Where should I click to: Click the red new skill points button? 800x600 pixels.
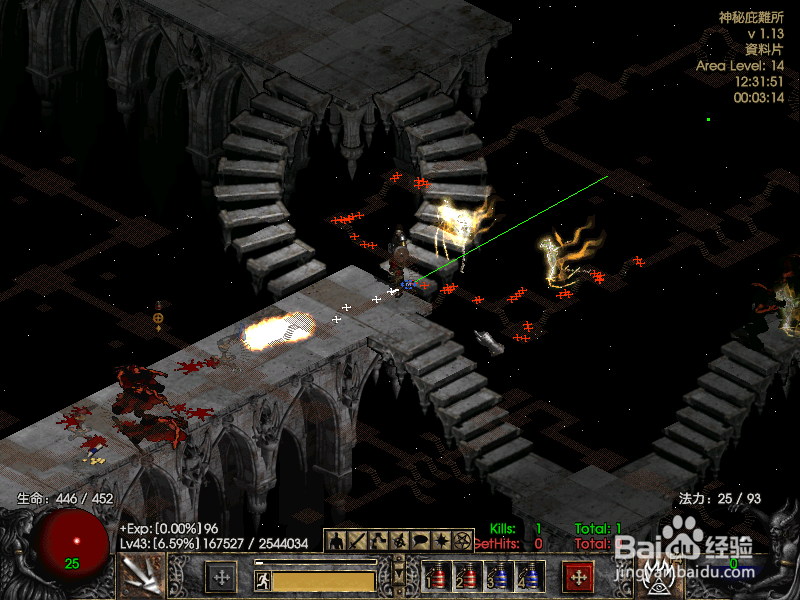pyautogui.click(x=578, y=576)
